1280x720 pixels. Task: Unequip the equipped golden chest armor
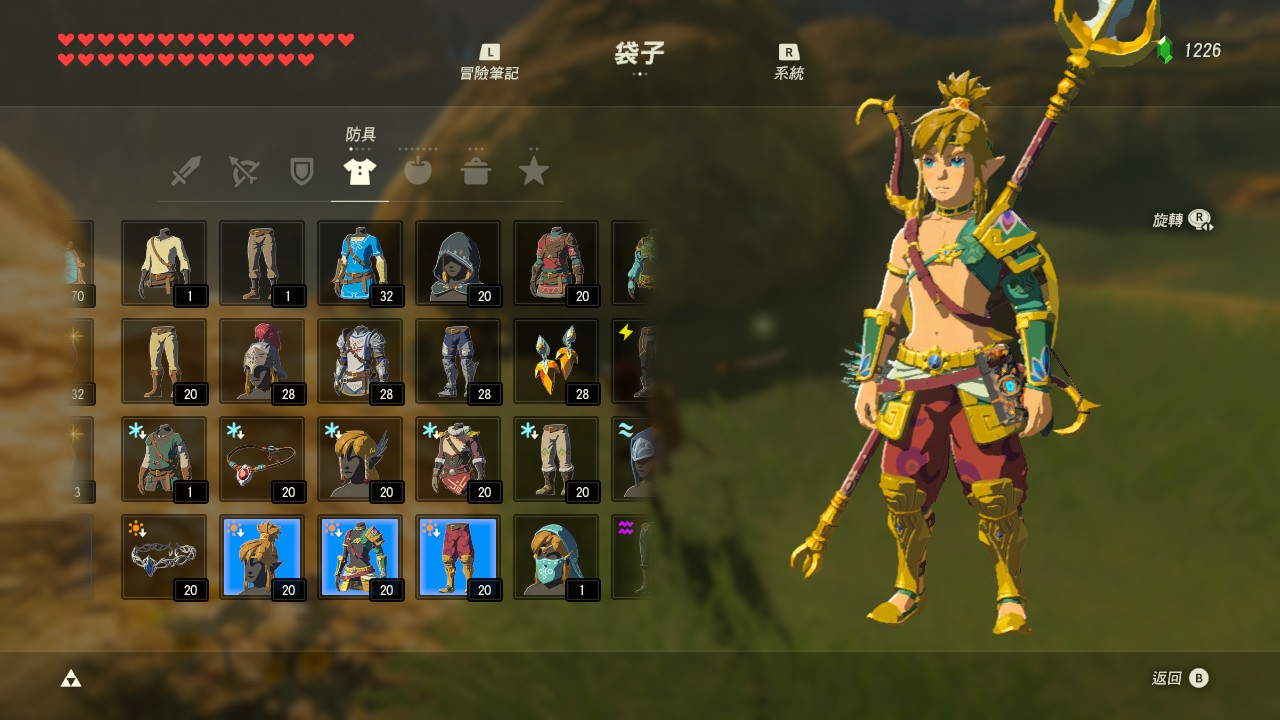pos(359,557)
